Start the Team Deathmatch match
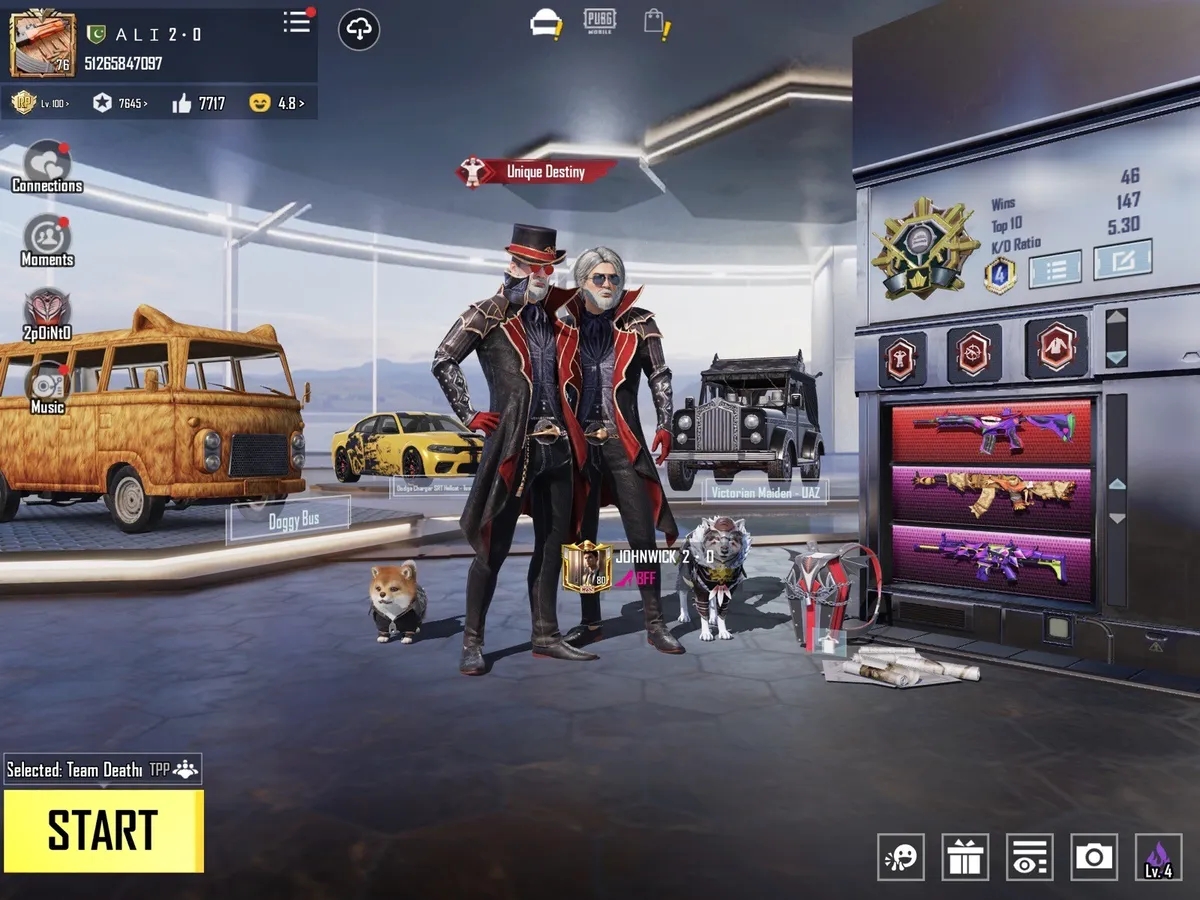Image resolution: width=1200 pixels, height=900 pixels. pos(103,830)
